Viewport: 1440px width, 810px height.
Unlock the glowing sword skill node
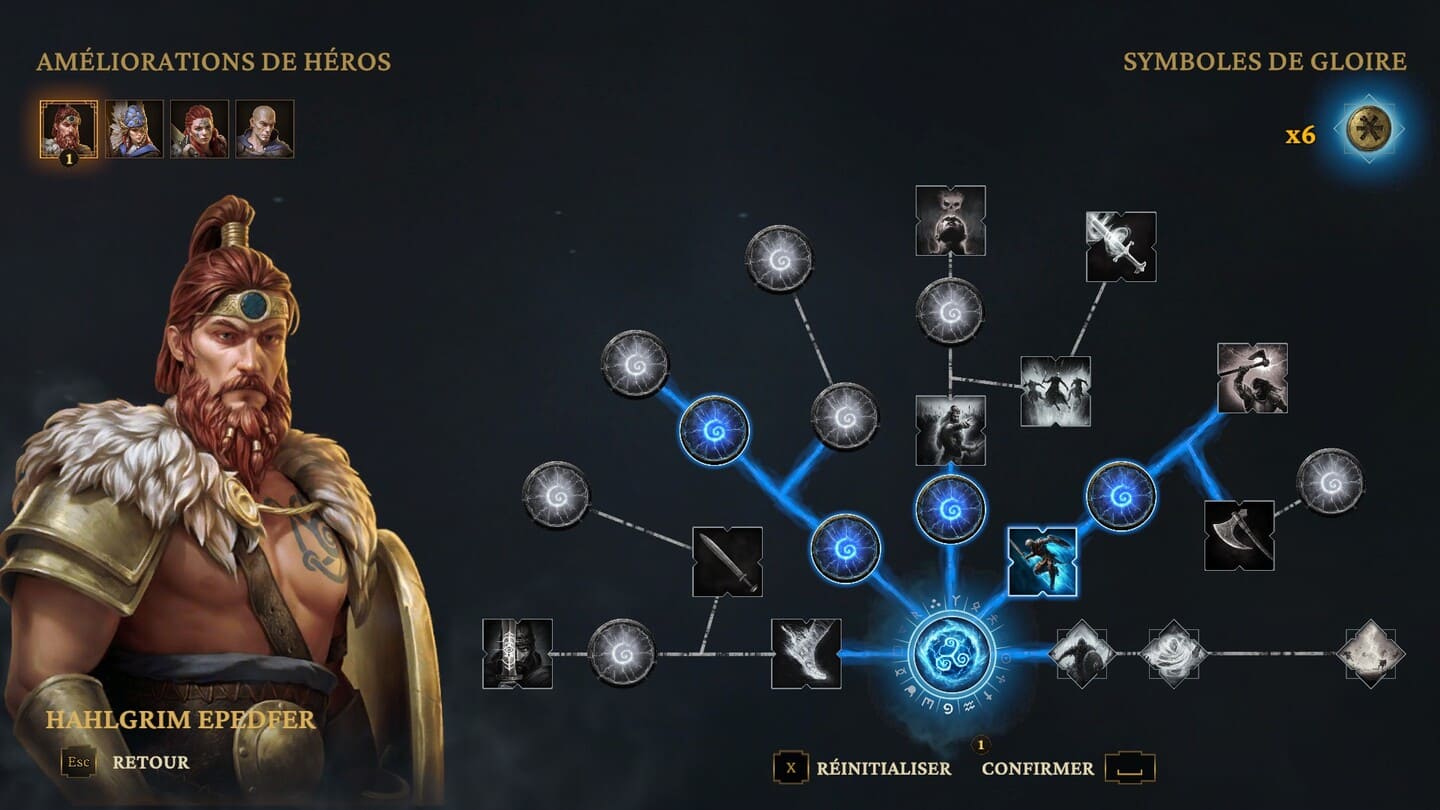[1121, 246]
